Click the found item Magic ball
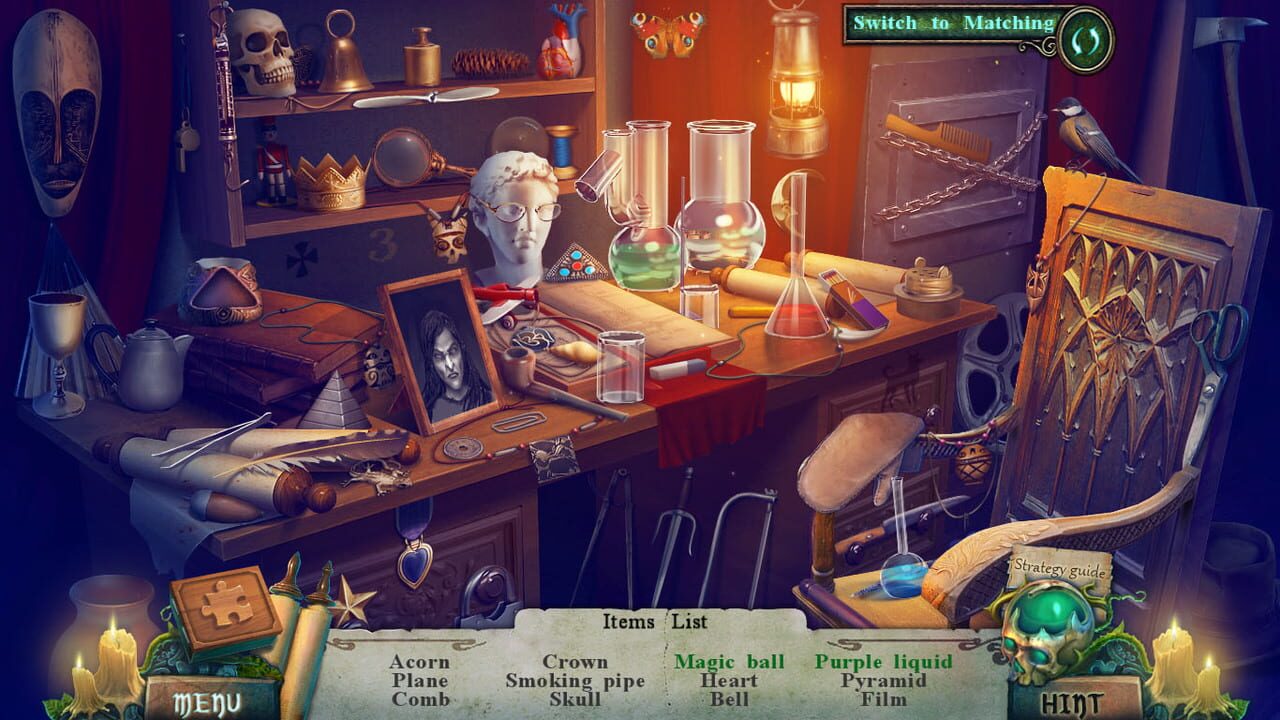This screenshot has height=720, width=1280. [x=731, y=662]
